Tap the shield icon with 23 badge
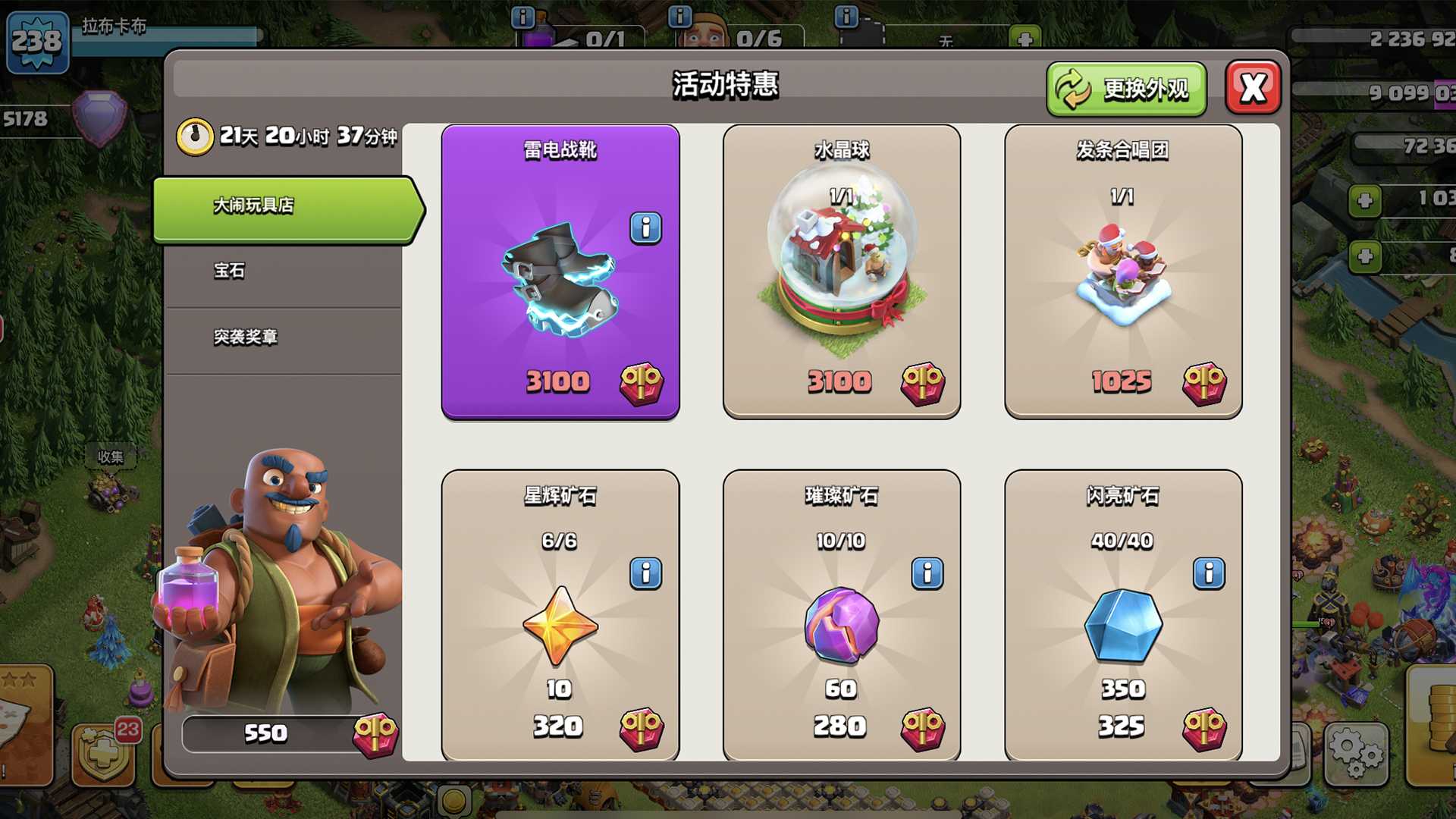The height and width of the screenshot is (819, 1456). point(104,755)
